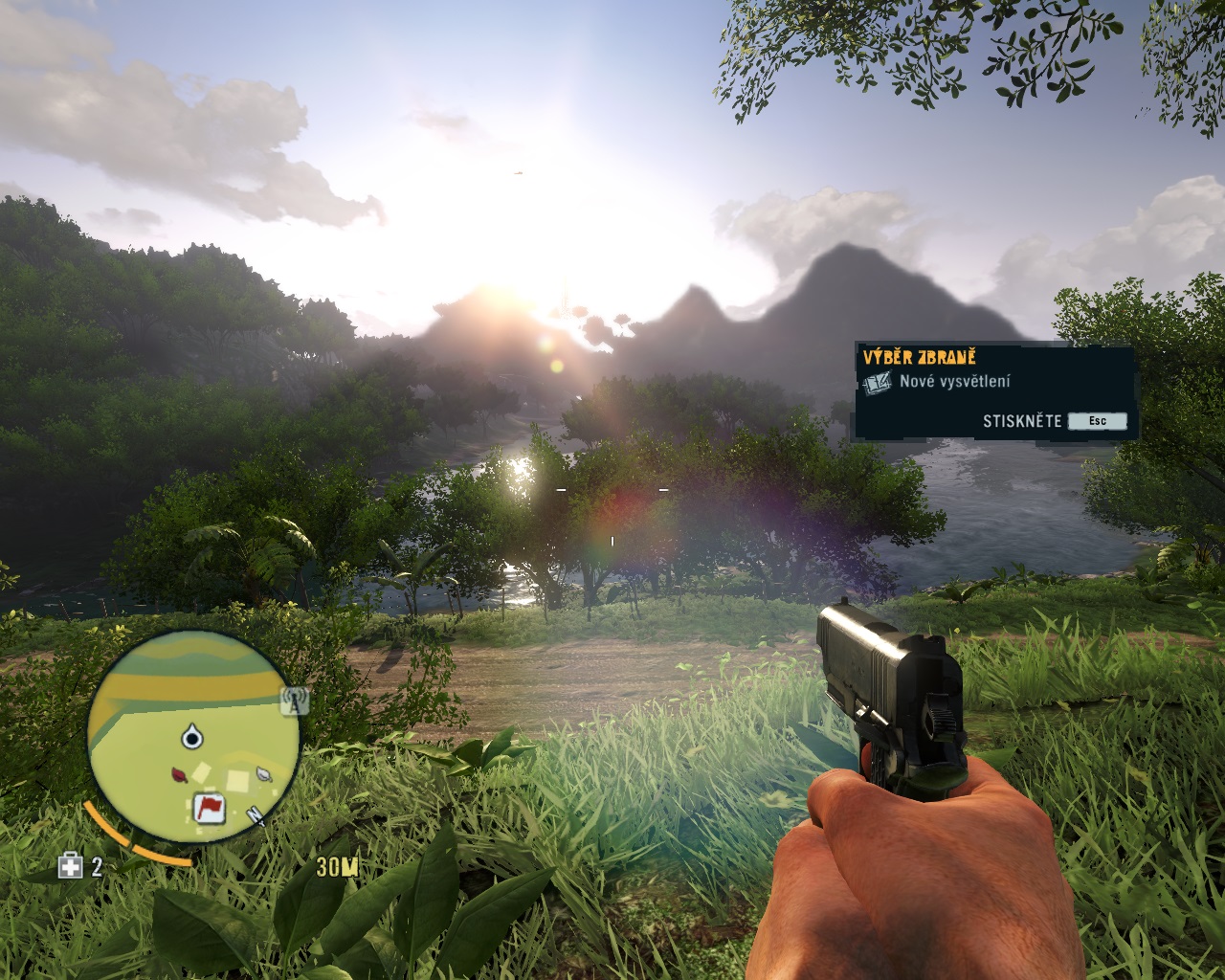
Task: Open the Výběr zbraně tutorial notification
Action: tap(994, 390)
